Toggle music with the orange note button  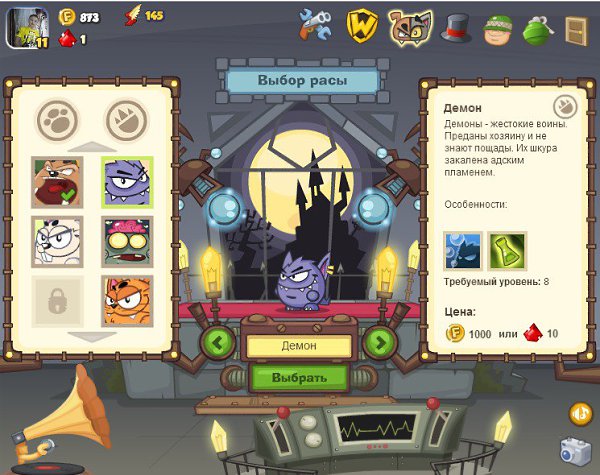tap(580, 412)
